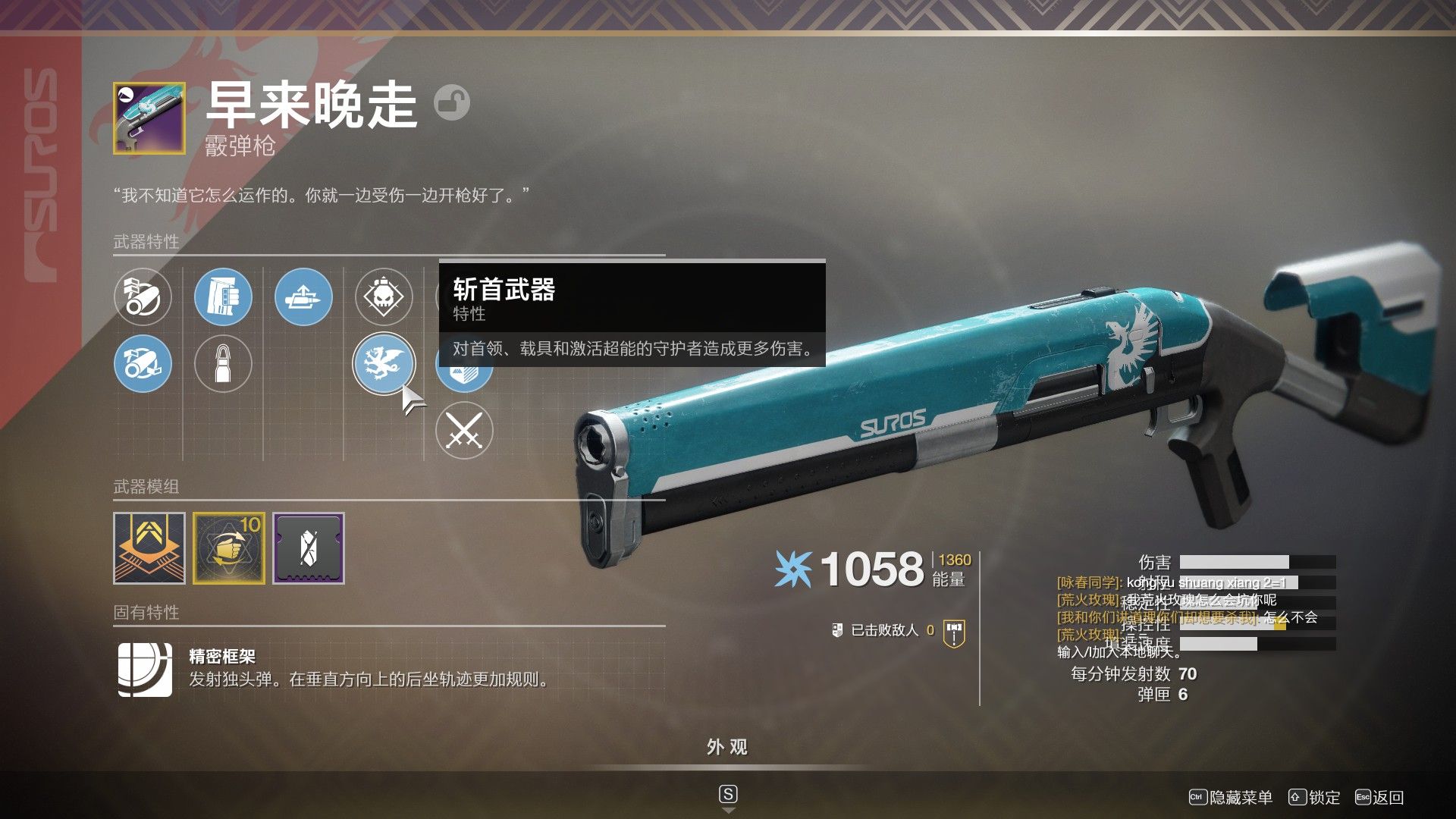
Task: Choose the blue highlighted barrel perk
Action: click(x=143, y=364)
